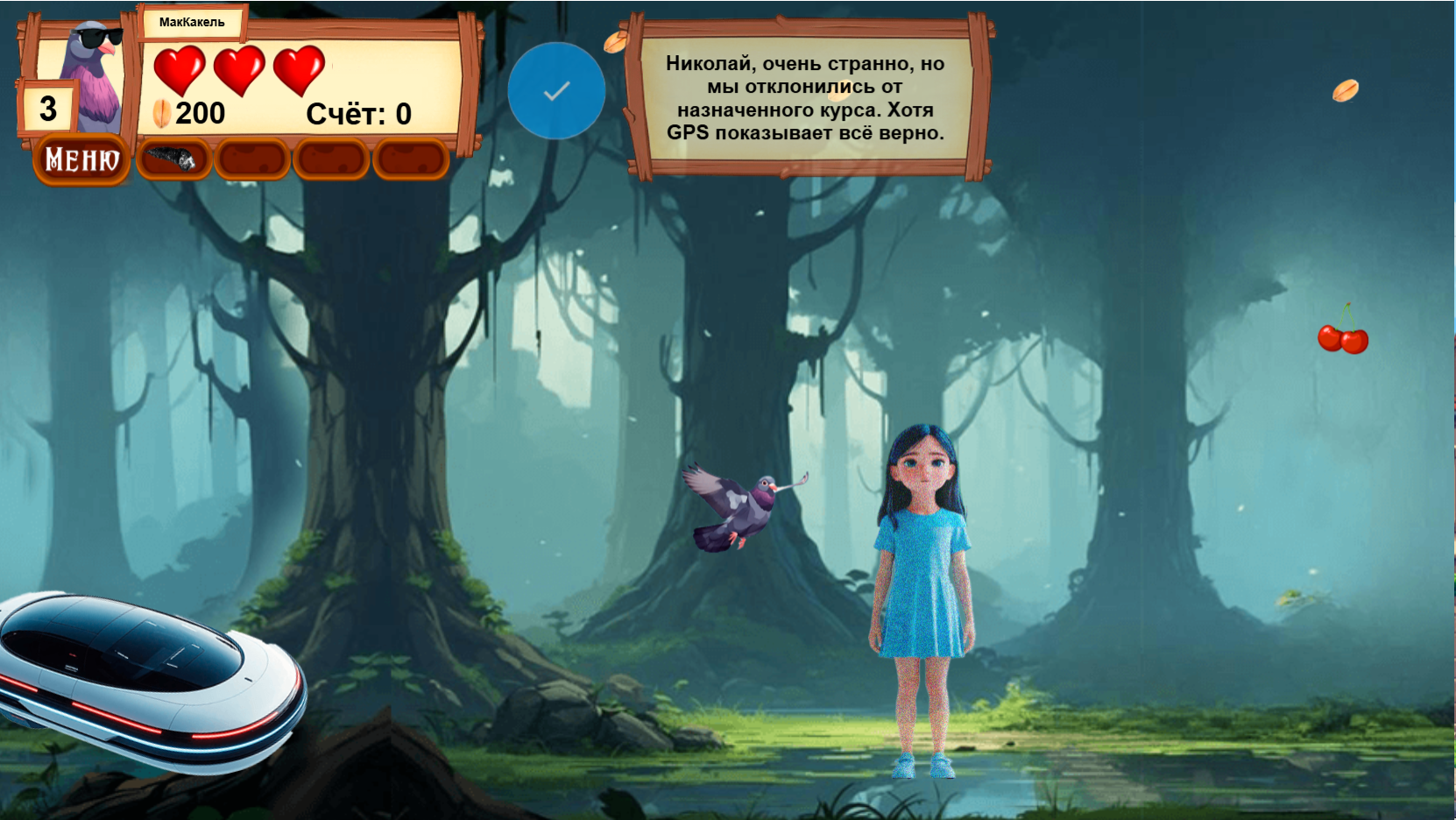Click the level number 3 panel

(47, 107)
